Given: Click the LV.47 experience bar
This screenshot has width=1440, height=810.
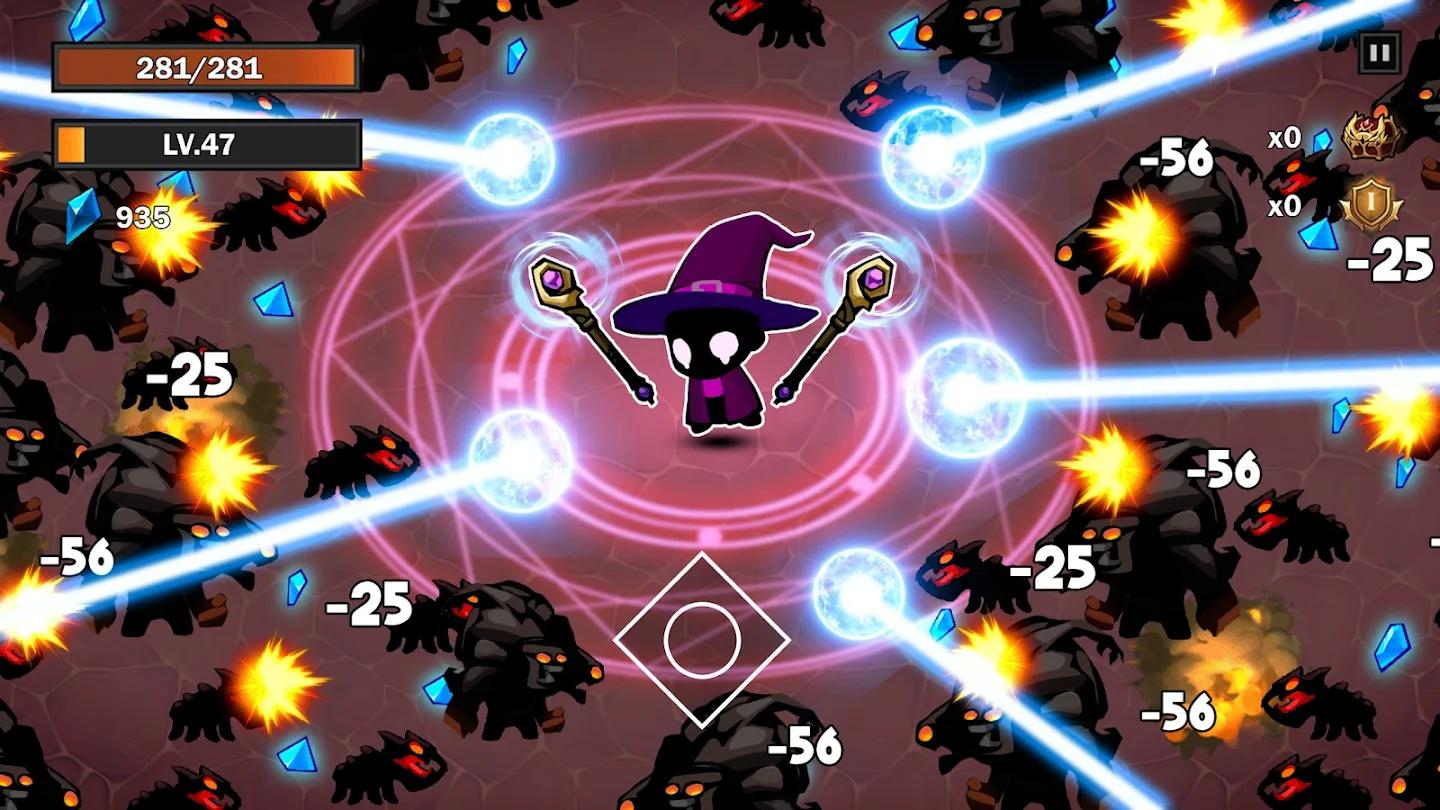Looking at the screenshot, I should 205,145.
